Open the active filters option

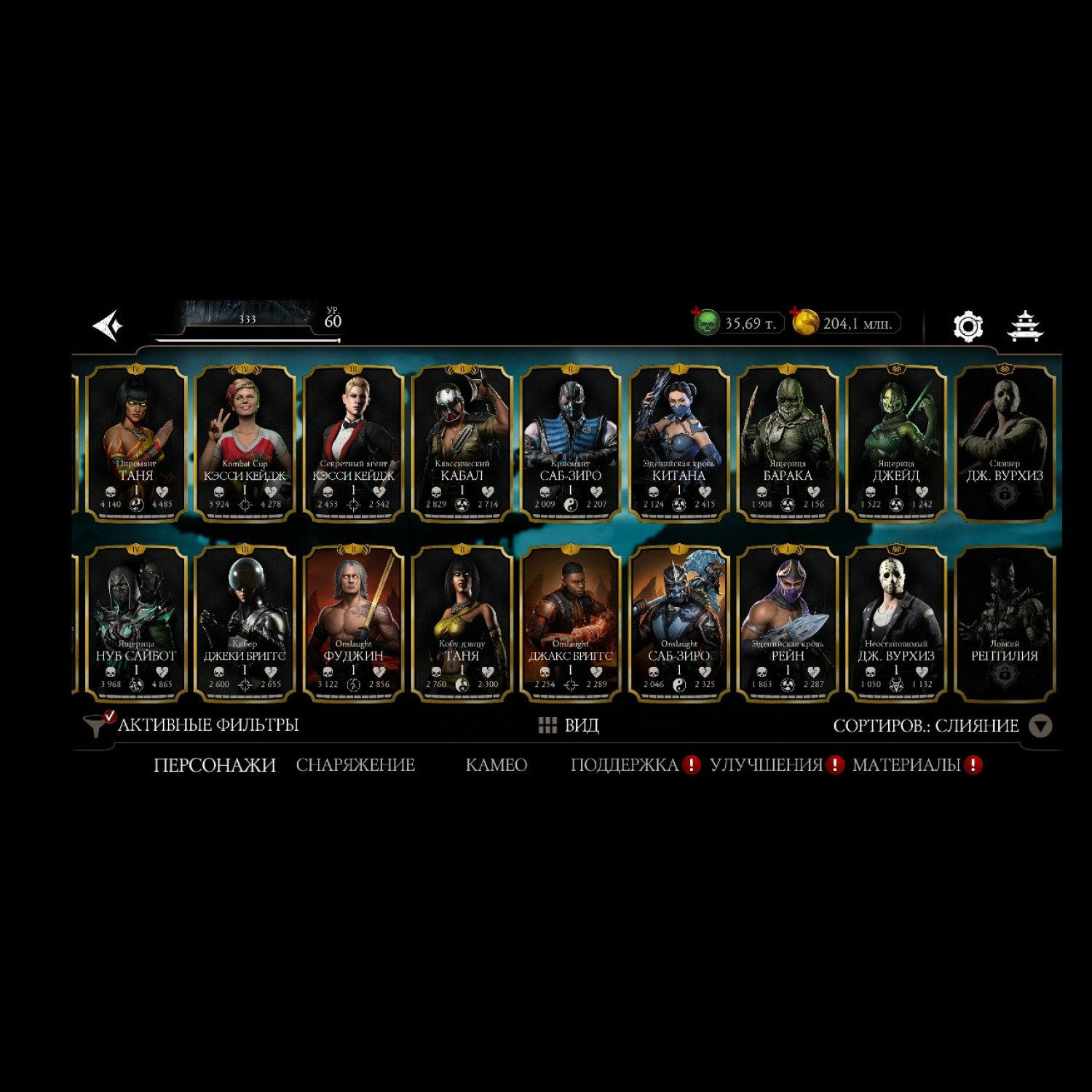192,725
